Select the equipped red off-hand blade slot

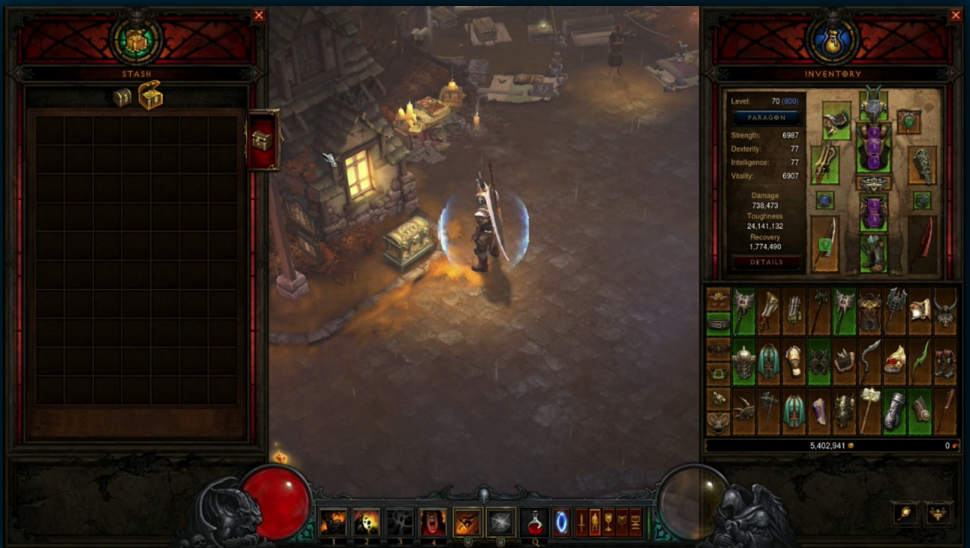(923, 243)
